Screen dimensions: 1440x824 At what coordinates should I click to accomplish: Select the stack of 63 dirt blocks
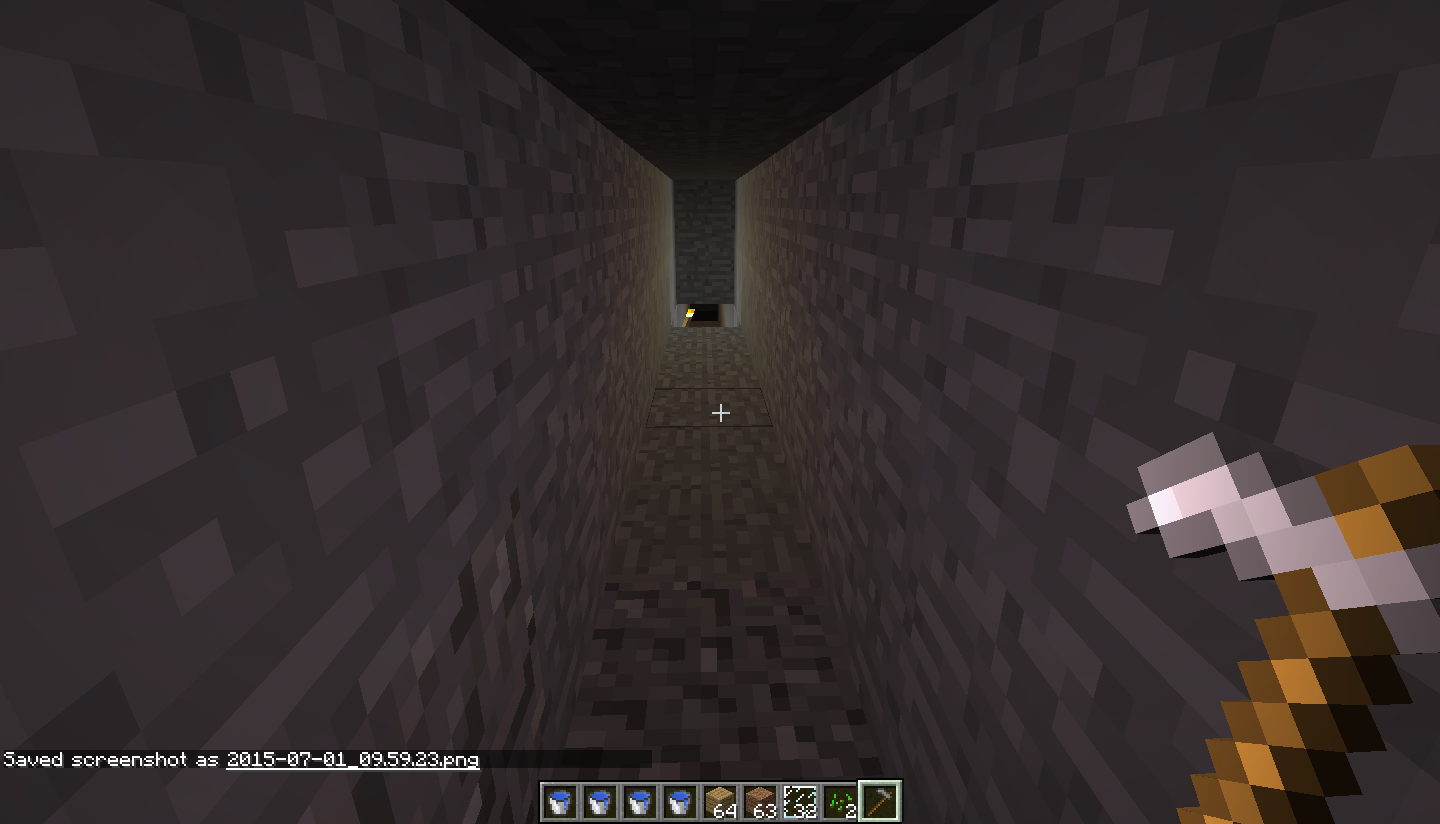(760, 800)
